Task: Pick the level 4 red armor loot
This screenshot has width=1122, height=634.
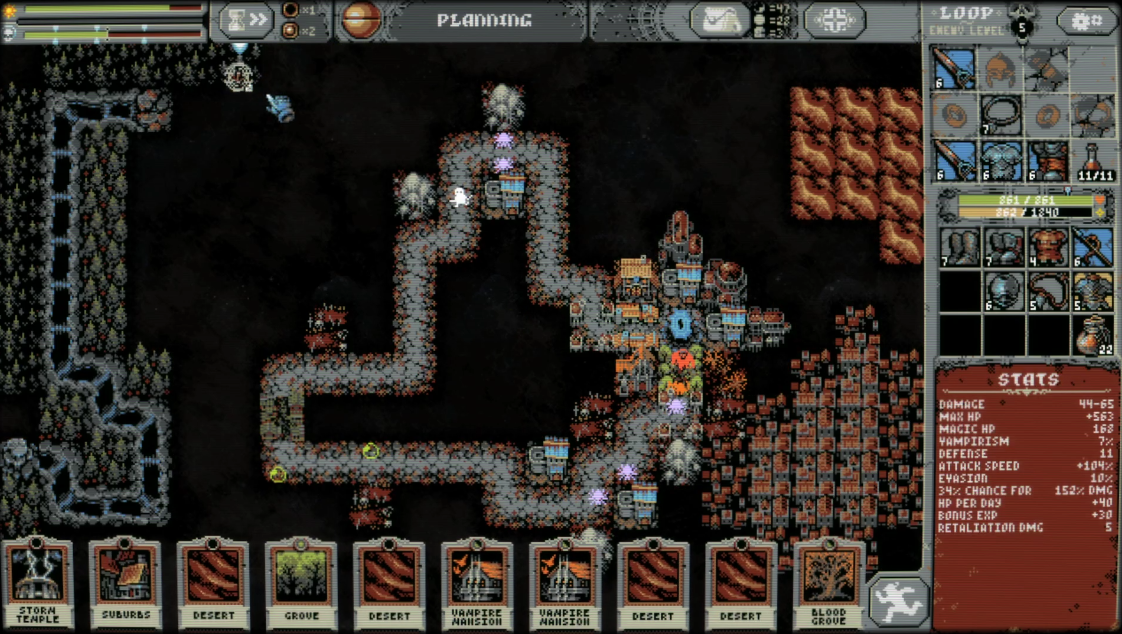Action: [1047, 247]
